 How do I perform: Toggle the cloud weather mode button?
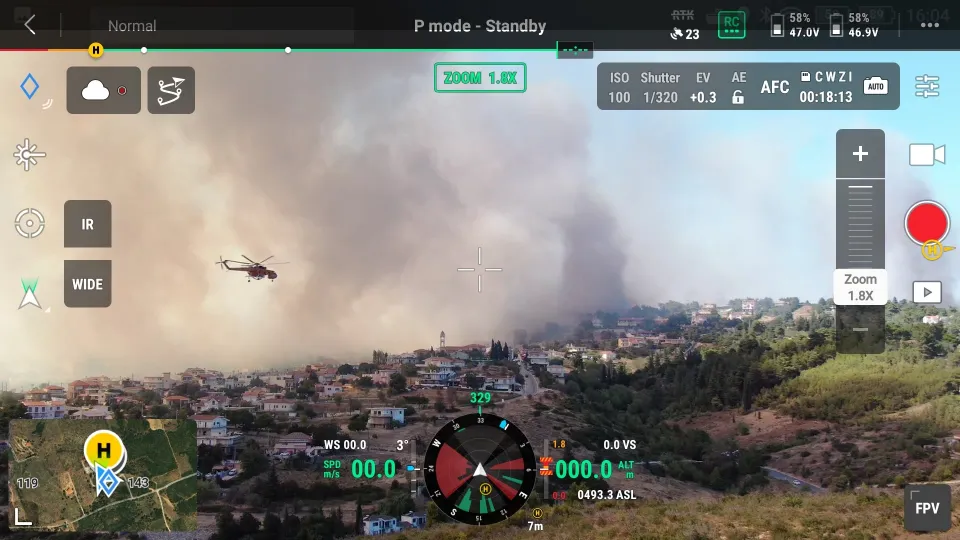(x=103, y=90)
